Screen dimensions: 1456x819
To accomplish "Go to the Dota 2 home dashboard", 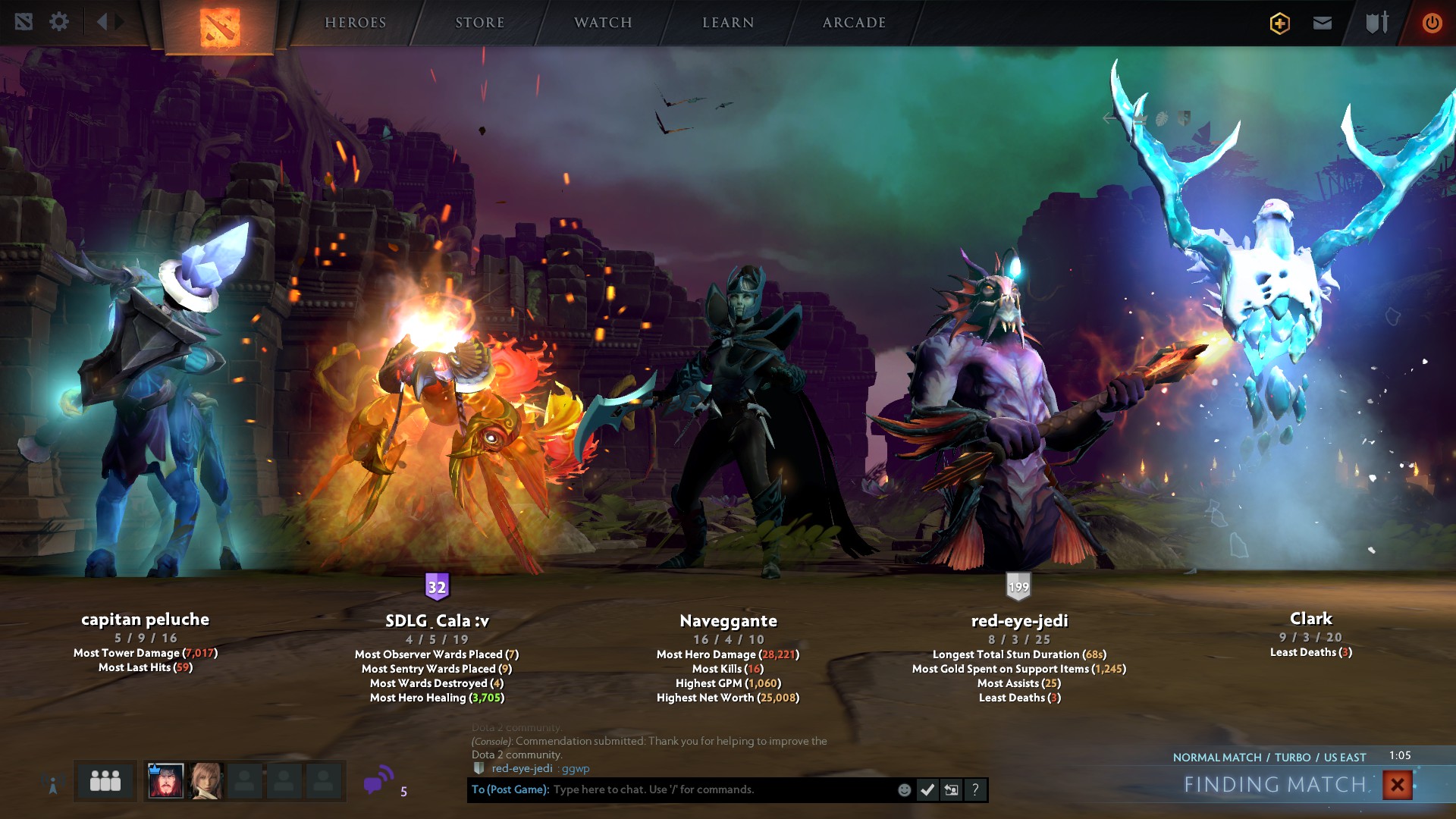I will (220, 27).
